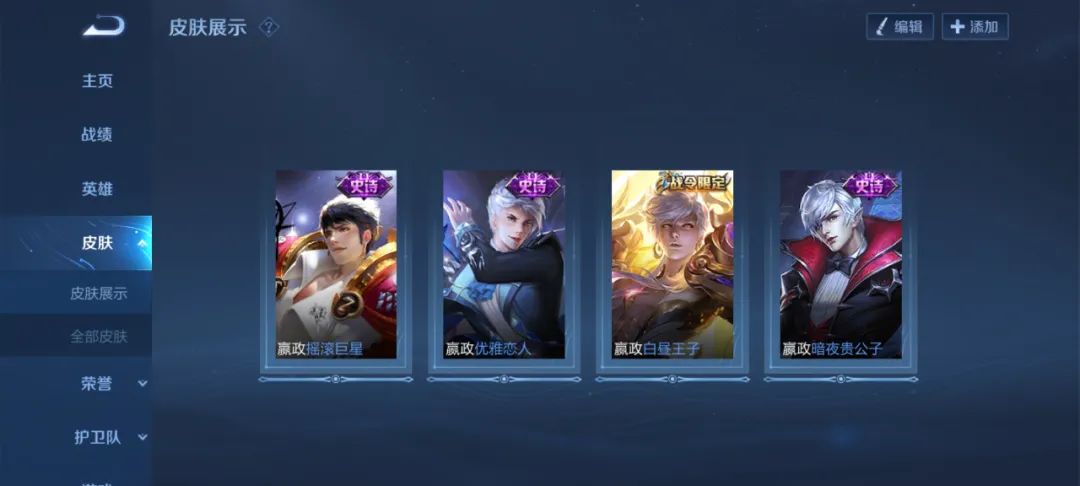Click the 编辑 edit button
This screenshot has height=486, width=1080.
click(899, 27)
